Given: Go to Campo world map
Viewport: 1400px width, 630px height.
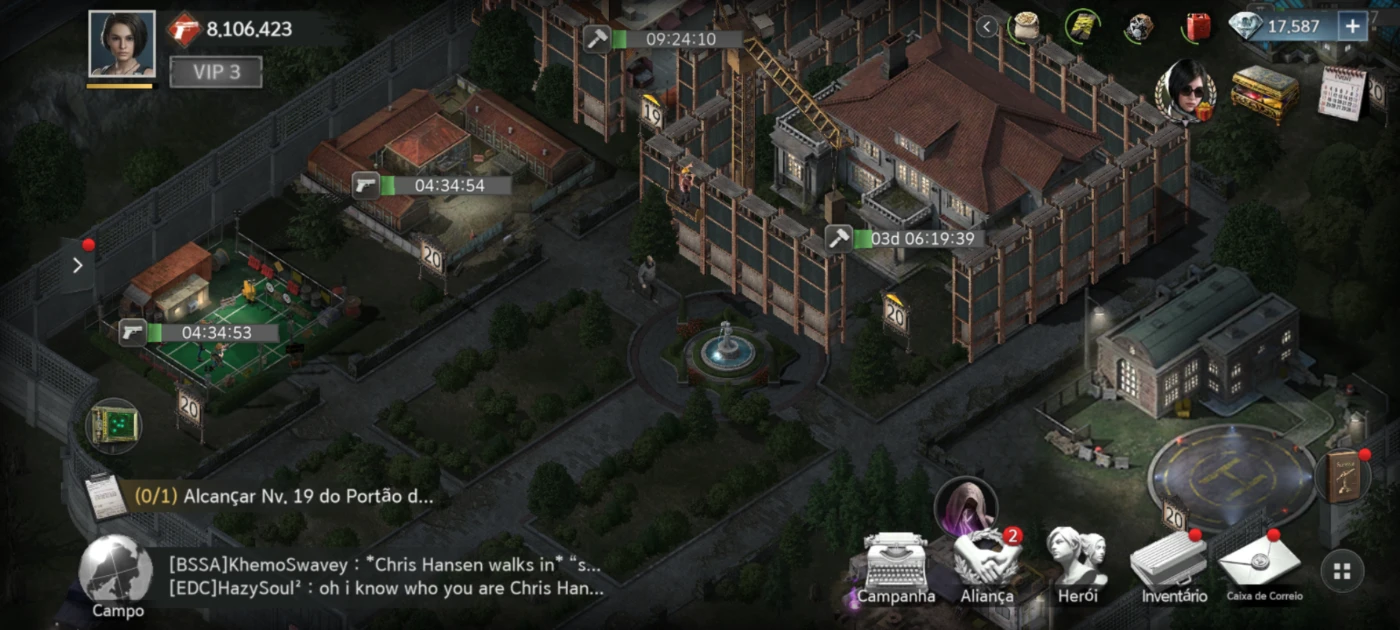Looking at the screenshot, I should pos(117,576).
